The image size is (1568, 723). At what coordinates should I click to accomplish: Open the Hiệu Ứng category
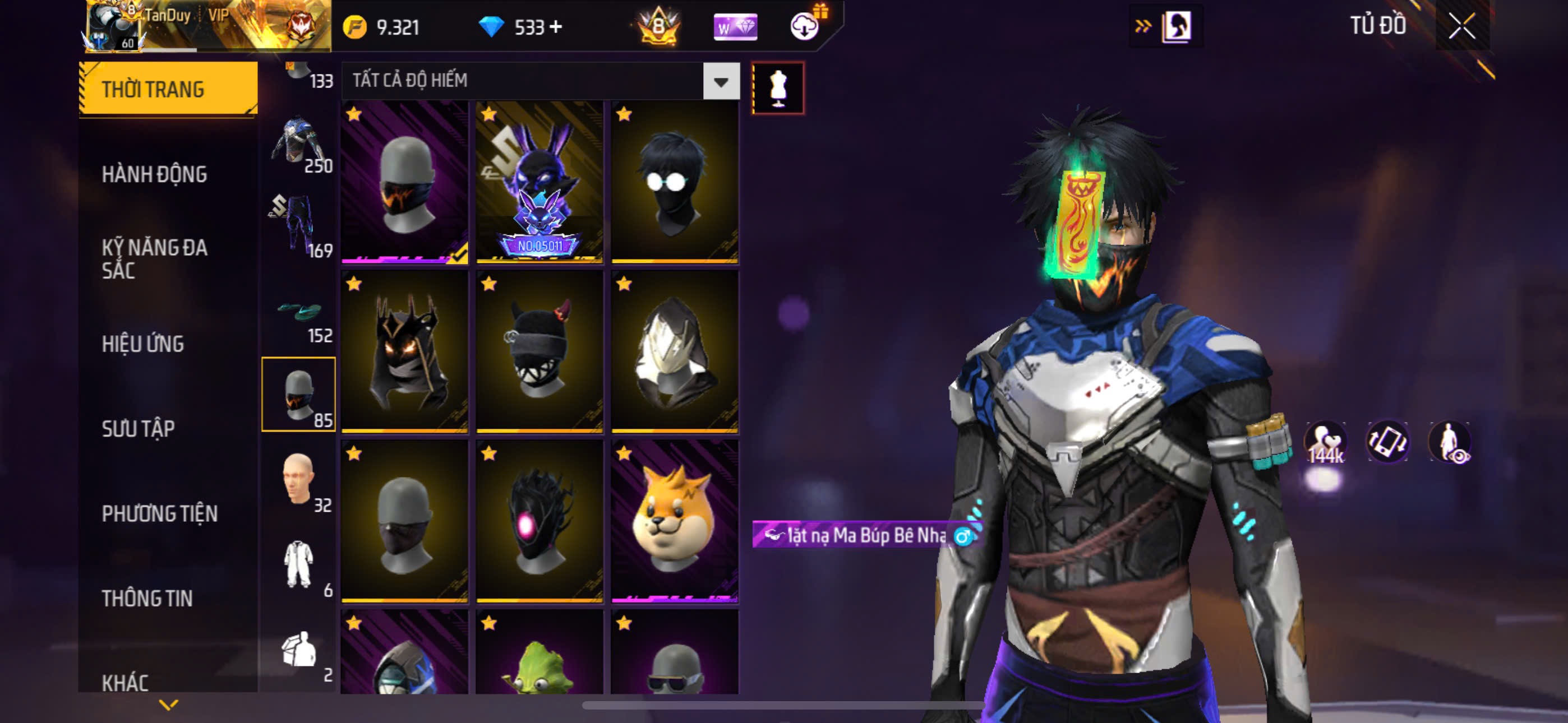pos(142,345)
